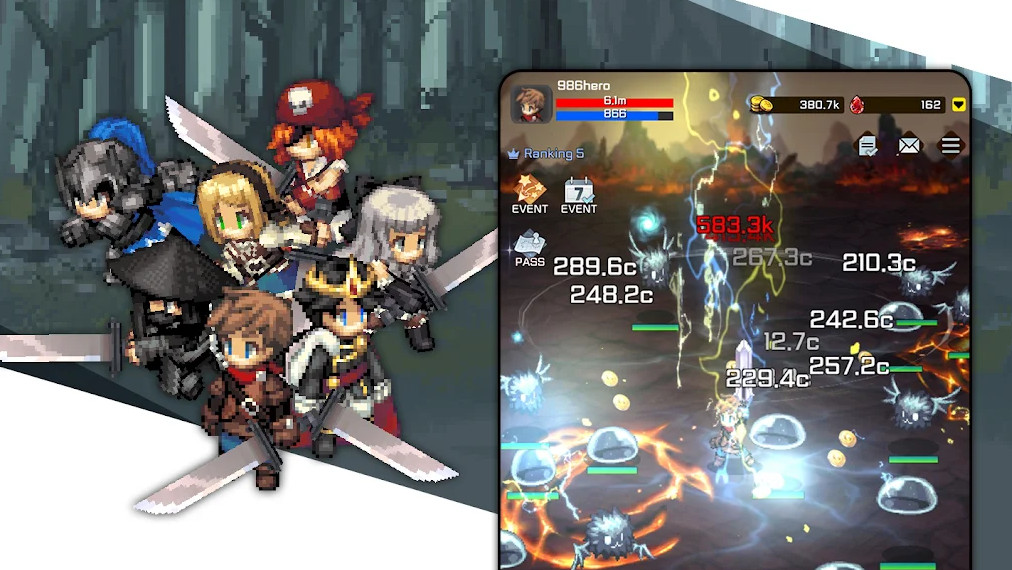Open the hamburger main menu

point(950,146)
